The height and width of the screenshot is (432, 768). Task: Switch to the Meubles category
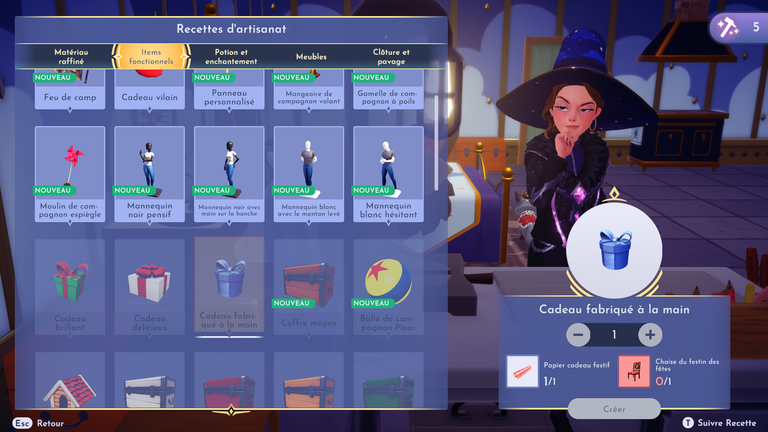(311, 57)
